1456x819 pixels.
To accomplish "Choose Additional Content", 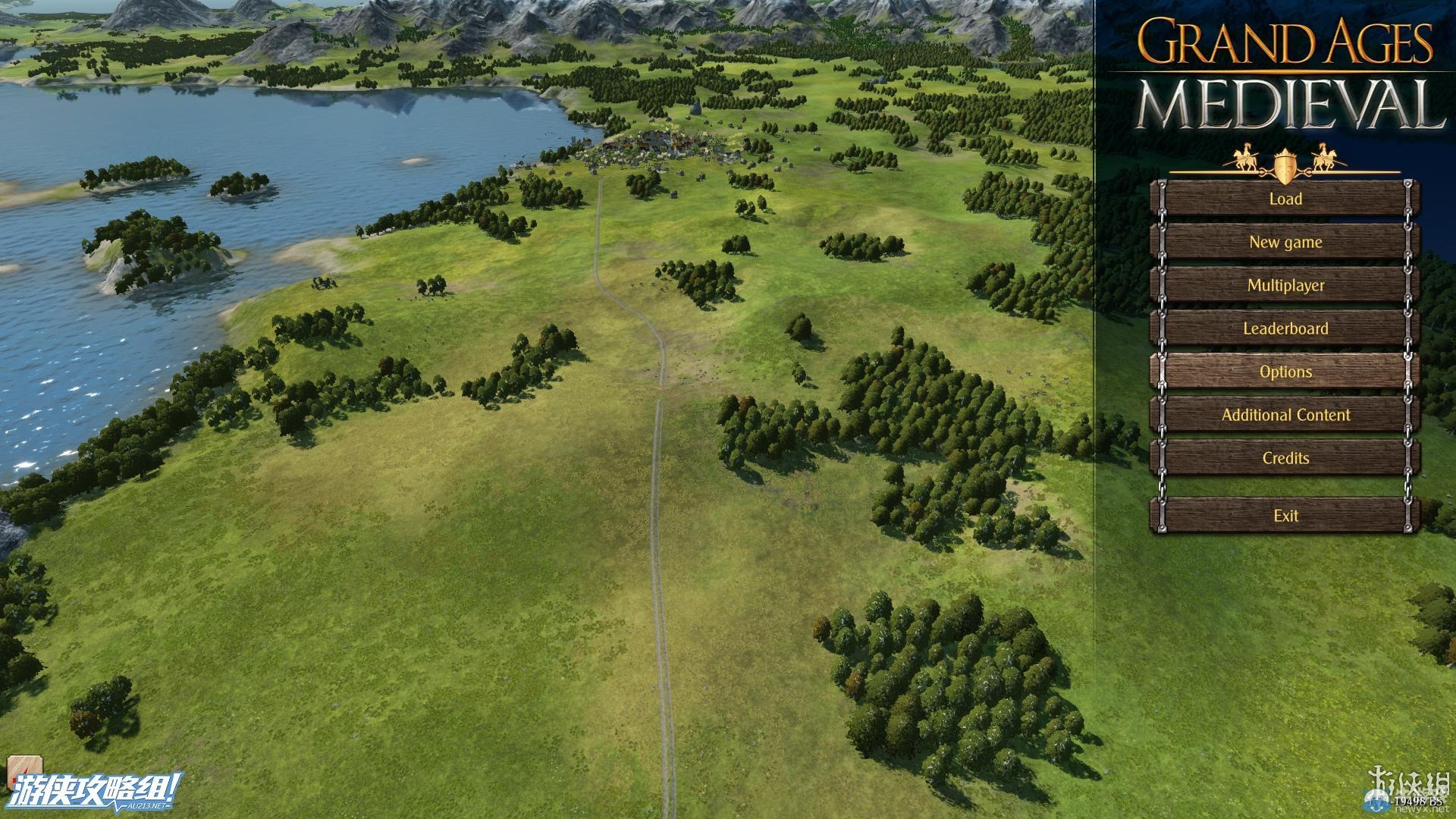I will tap(1285, 415).
